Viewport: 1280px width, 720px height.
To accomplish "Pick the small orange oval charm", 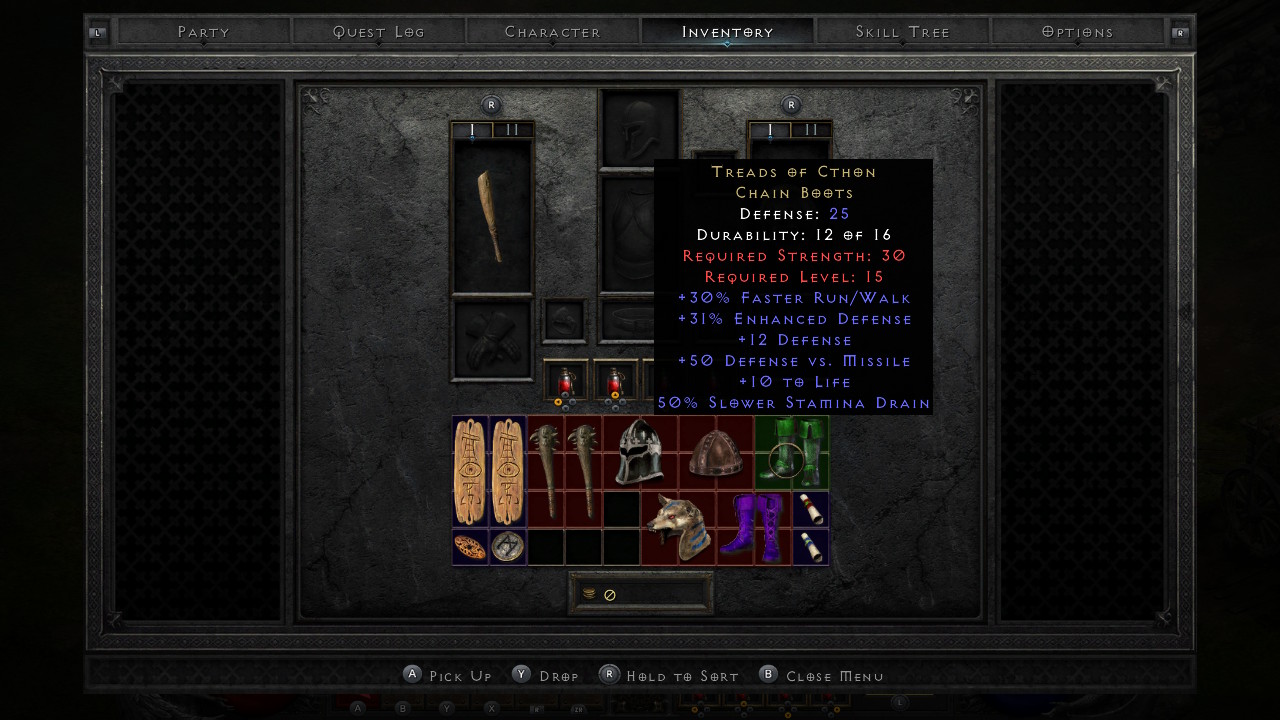I will pos(470,547).
